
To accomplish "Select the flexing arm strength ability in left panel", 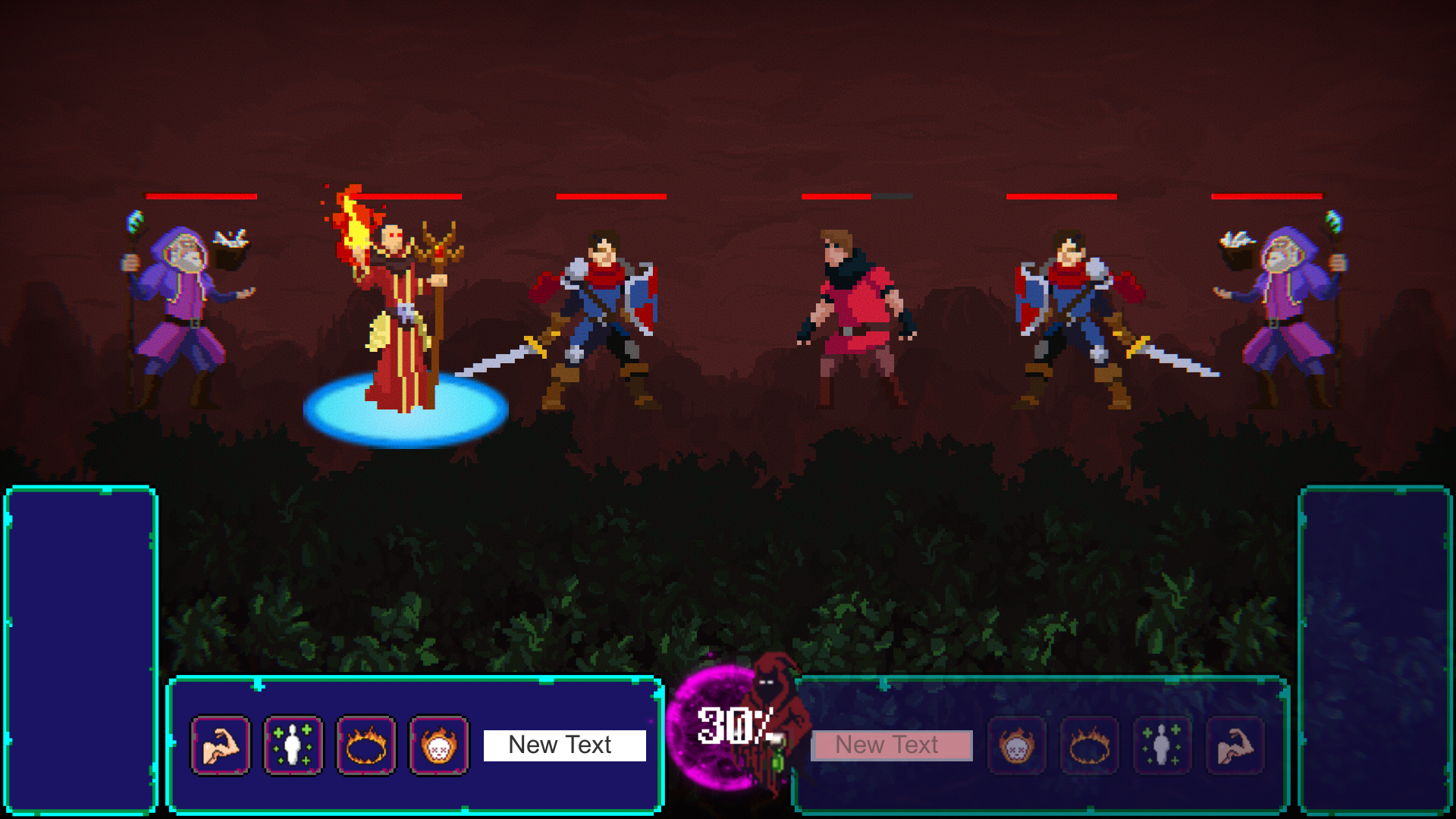I will pos(220,745).
